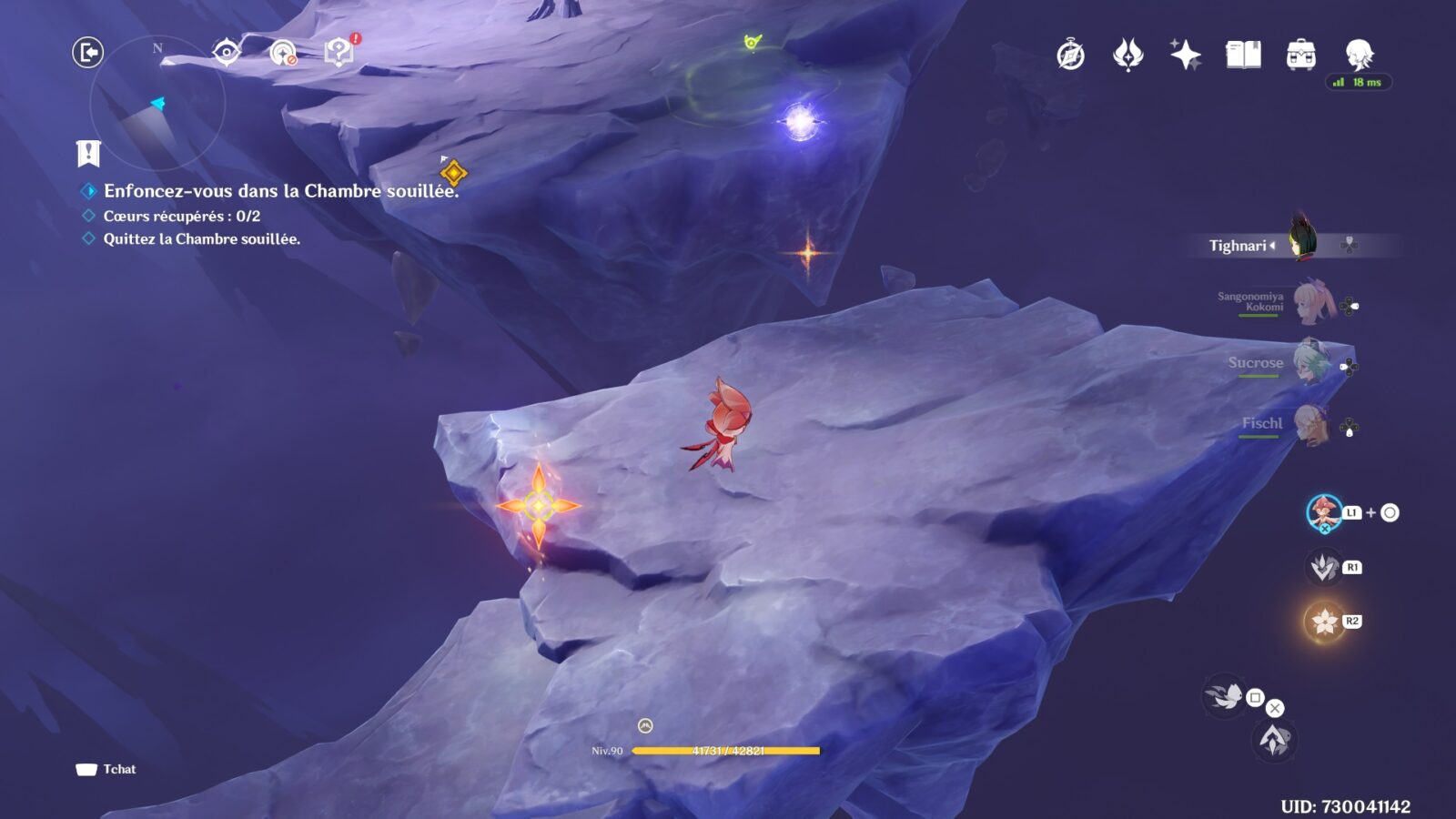The image size is (1456, 819).
Task: Click the disabled signal arcs icon
Action: click(x=283, y=53)
